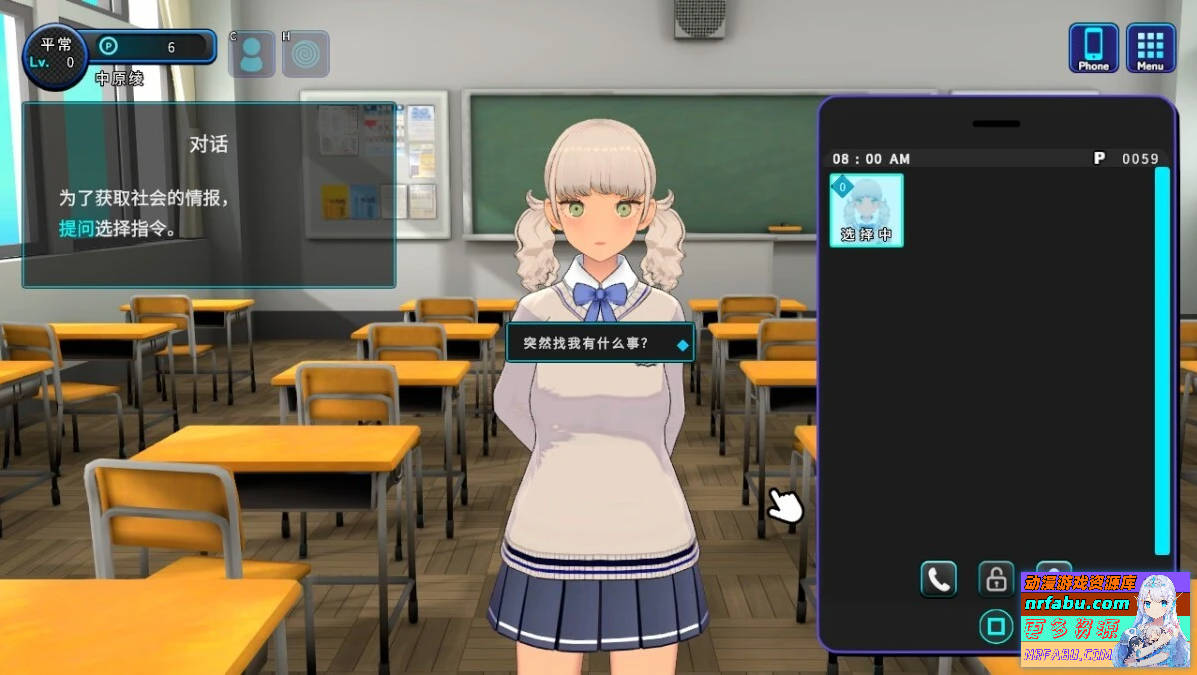This screenshot has width=1197, height=675.
Task: Click the open padlock button
Action: pos(995,578)
